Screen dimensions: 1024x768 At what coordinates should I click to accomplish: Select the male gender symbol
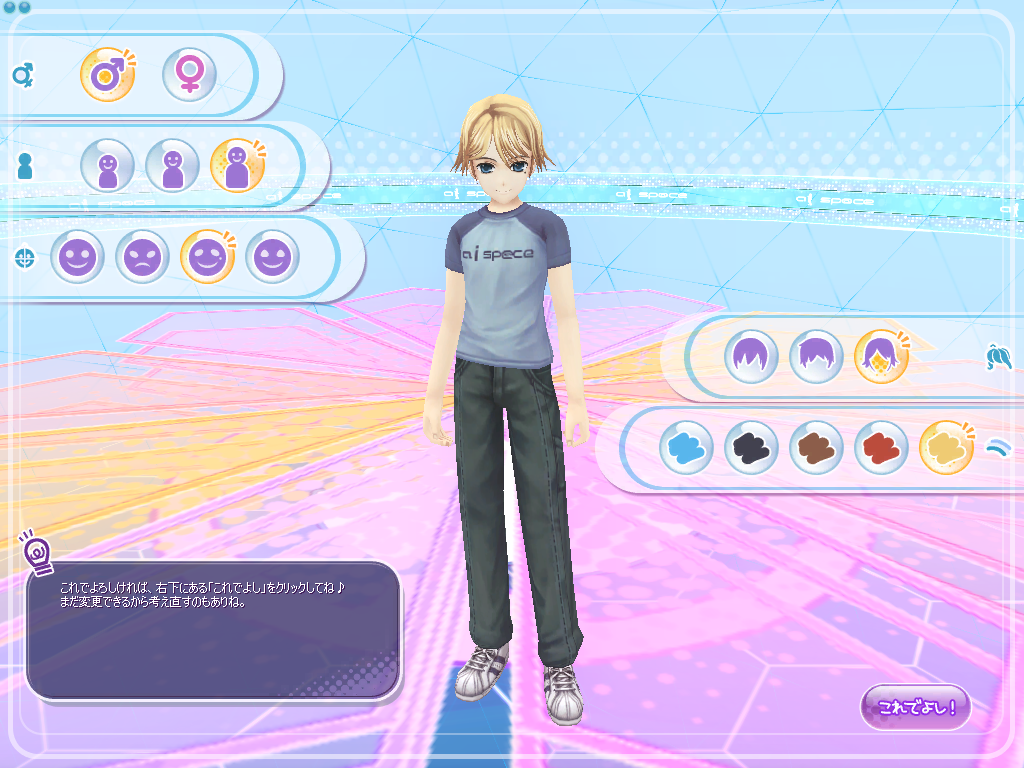point(107,75)
